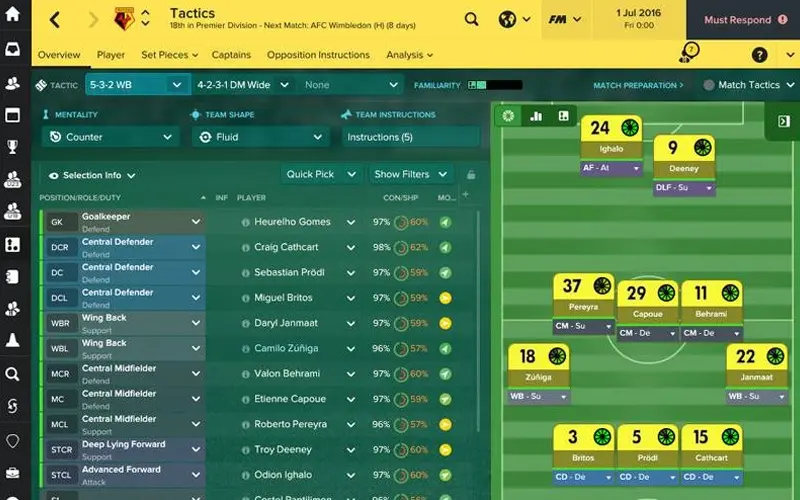Select Heurelho Gomes in the player list
Viewport: 800px width, 500px height.
coord(291,222)
